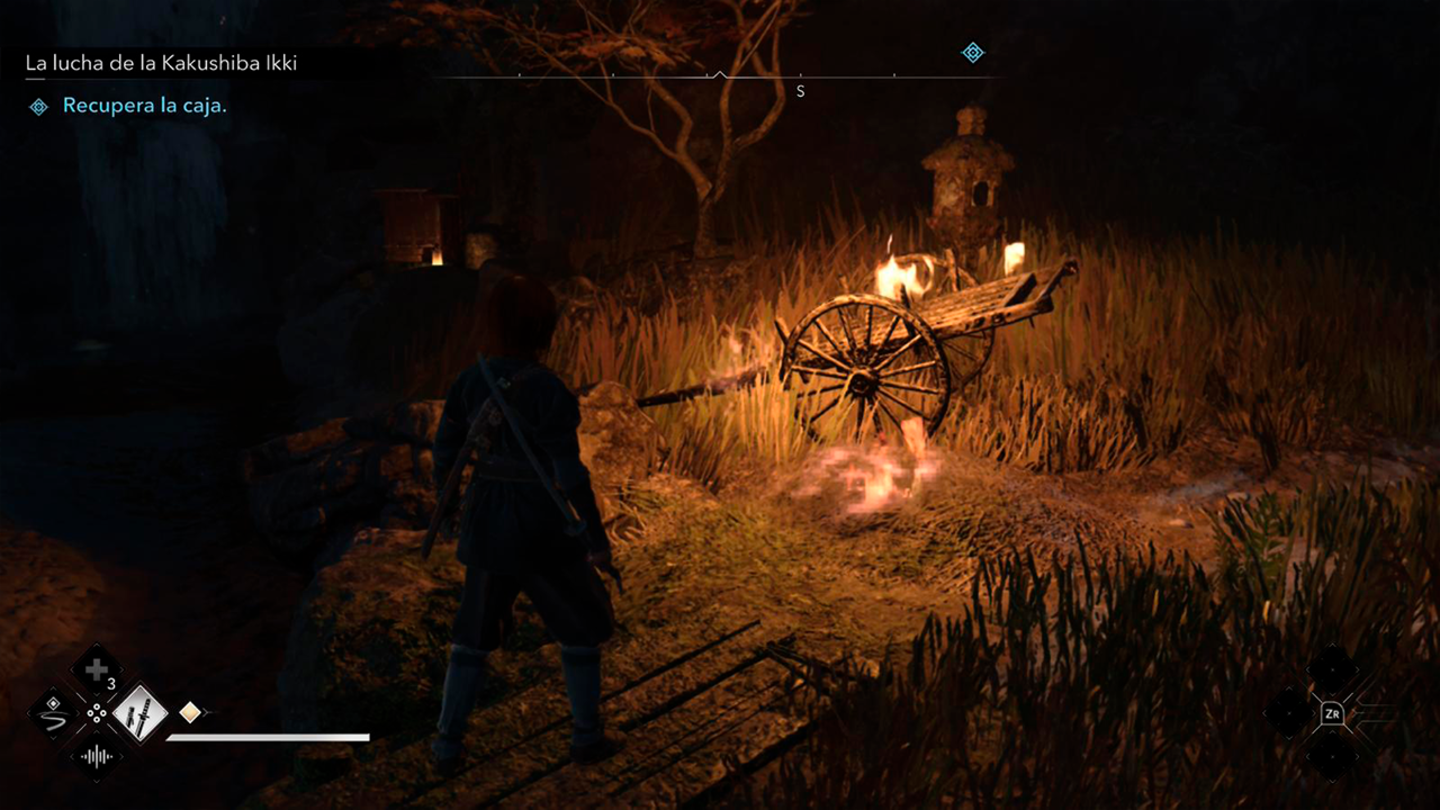Click the upper ability slot above the ZR prompt
The height and width of the screenshot is (810, 1440).
(1332, 670)
